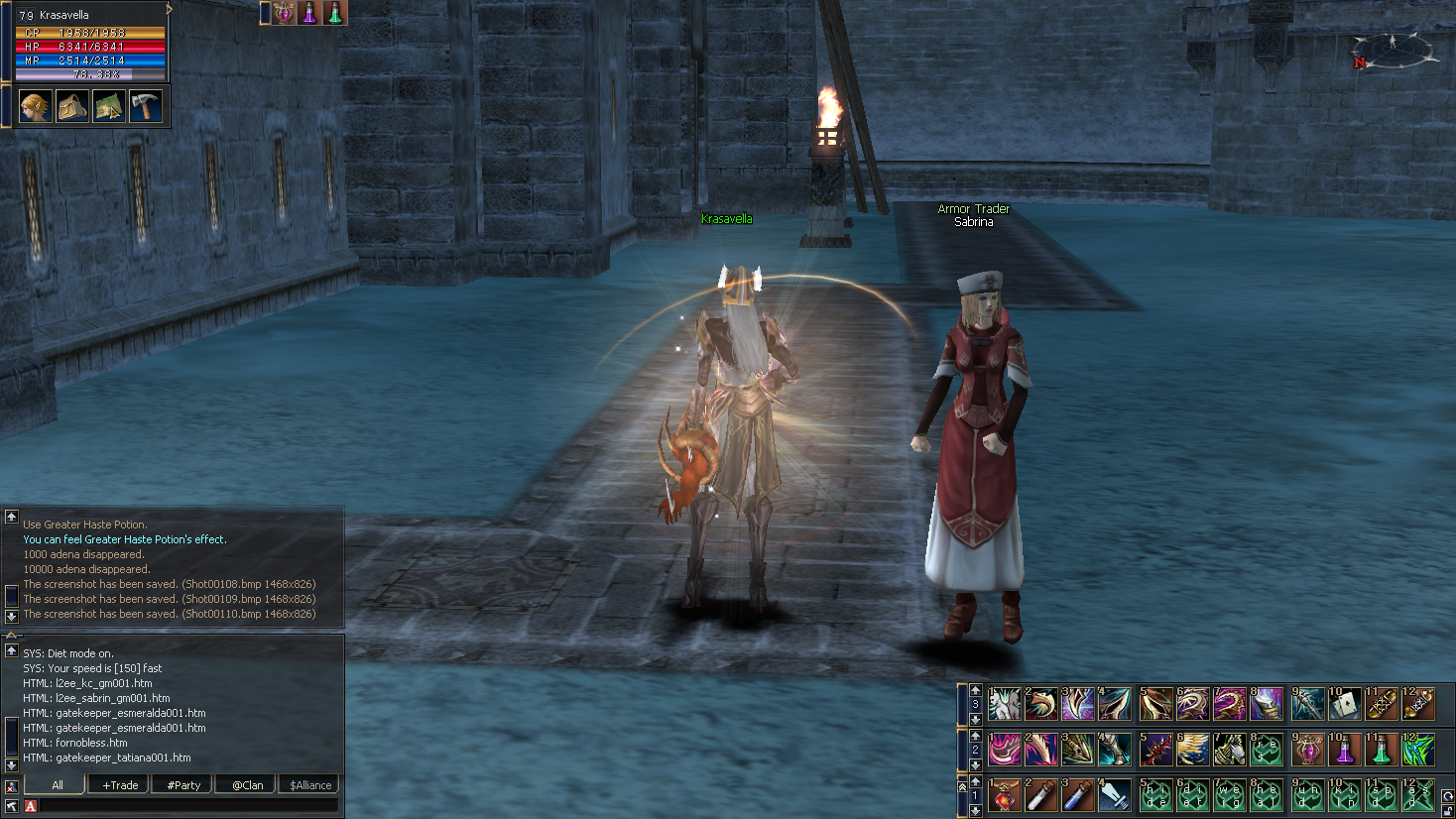Select the @Clan chat tab
The image size is (1456, 819).
coord(247,785)
